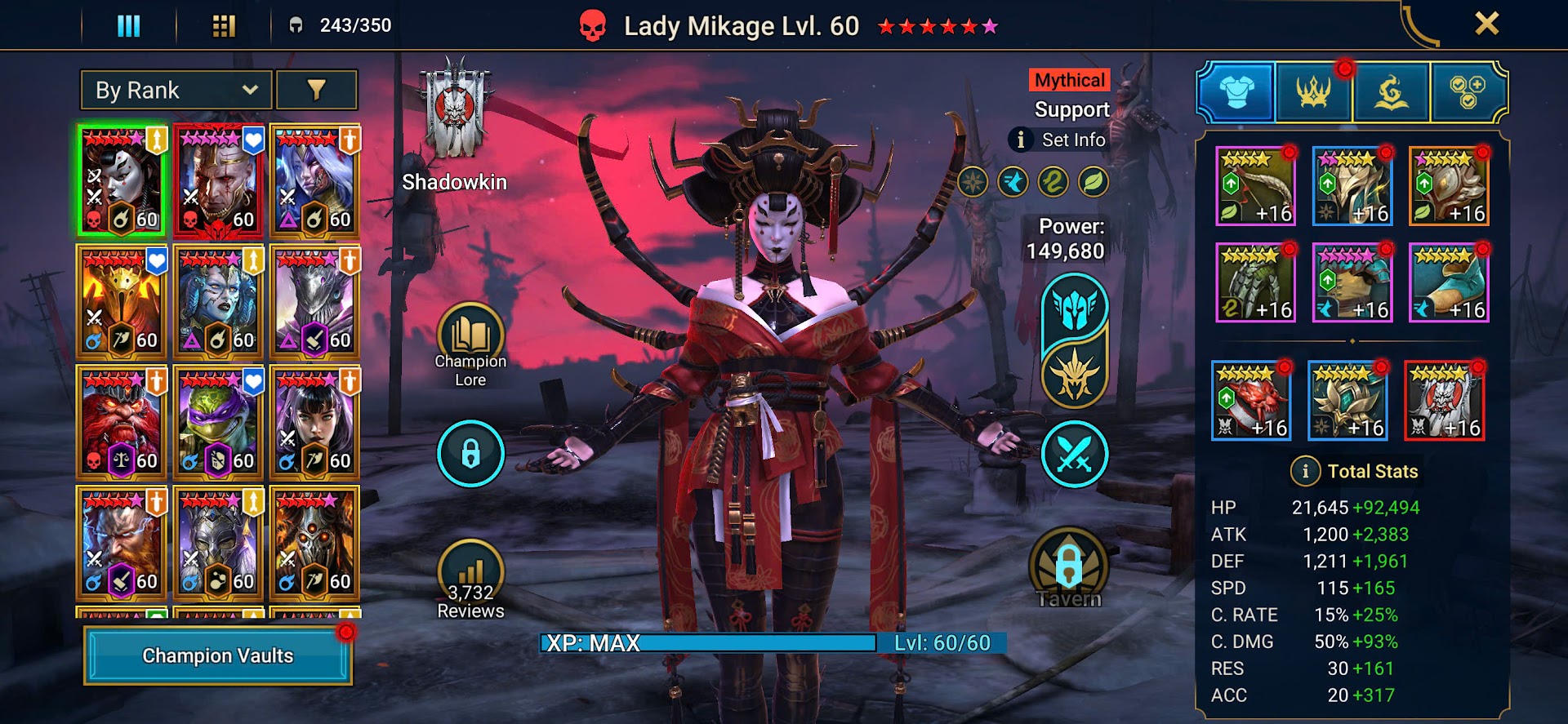
Task: Switch to the grid view icon
Action: pyautogui.click(x=223, y=26)
